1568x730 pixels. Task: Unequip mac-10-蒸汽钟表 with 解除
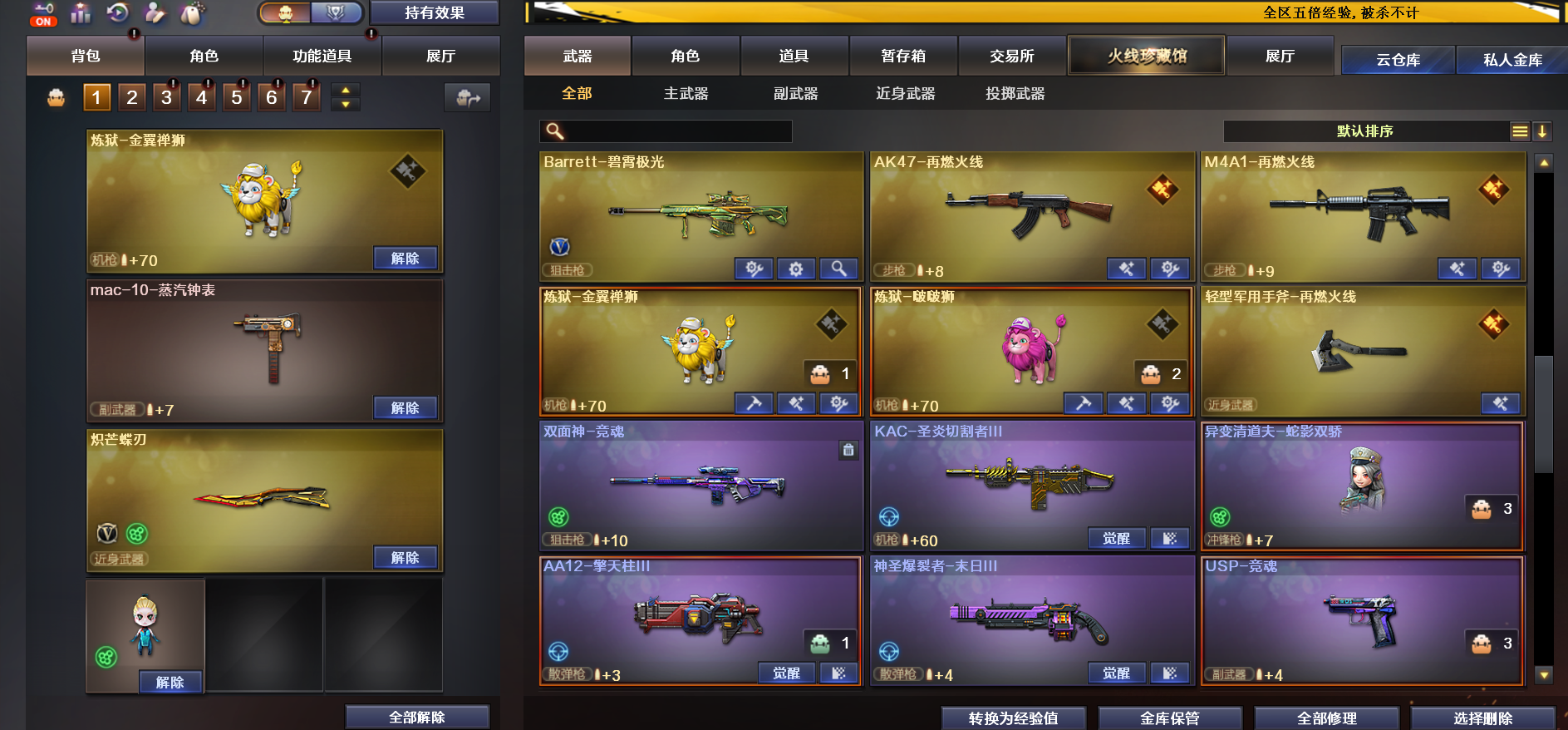(x=405, y=408)
